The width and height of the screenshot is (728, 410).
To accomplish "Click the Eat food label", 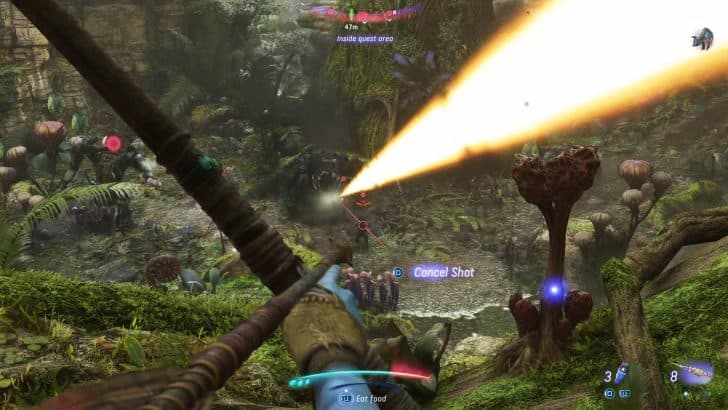I will pyautogui.click(x=370, y=397).
